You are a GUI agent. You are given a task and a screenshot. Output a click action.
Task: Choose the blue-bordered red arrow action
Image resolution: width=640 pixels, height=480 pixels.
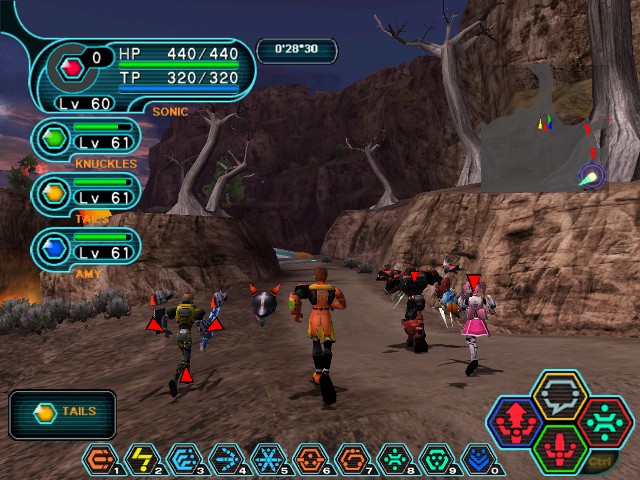[x=516, y=422]
